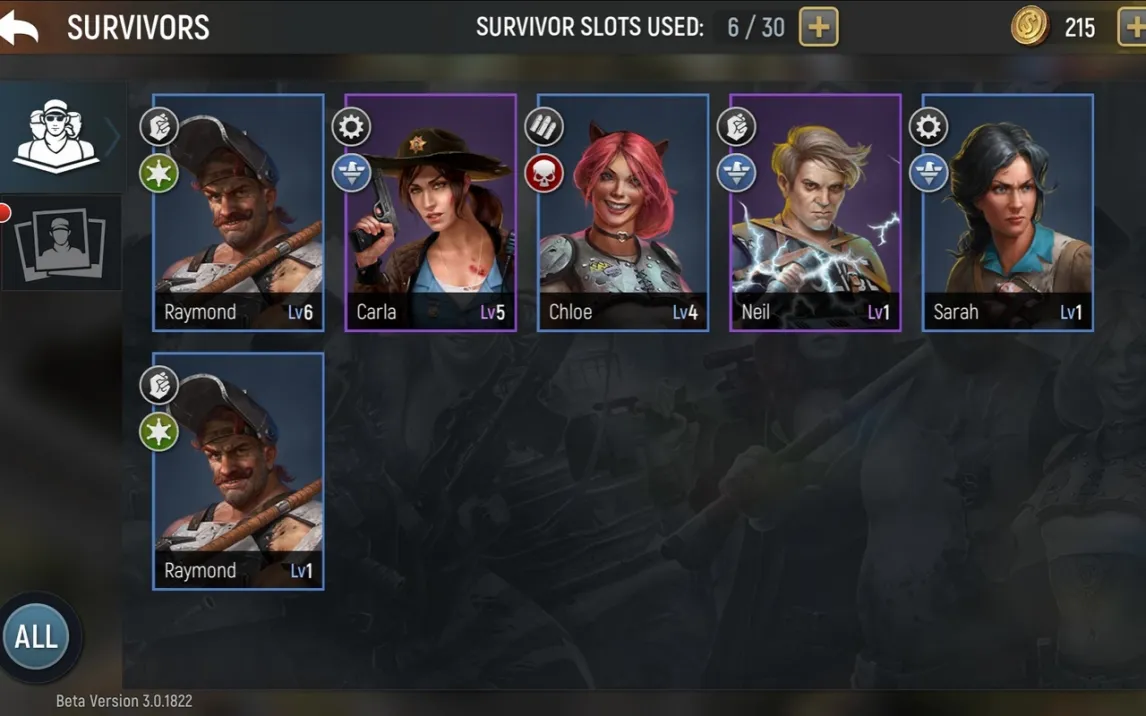
Task: Switch to the survivors group tab
Action: pyautogui.click(x=57, y=137)
